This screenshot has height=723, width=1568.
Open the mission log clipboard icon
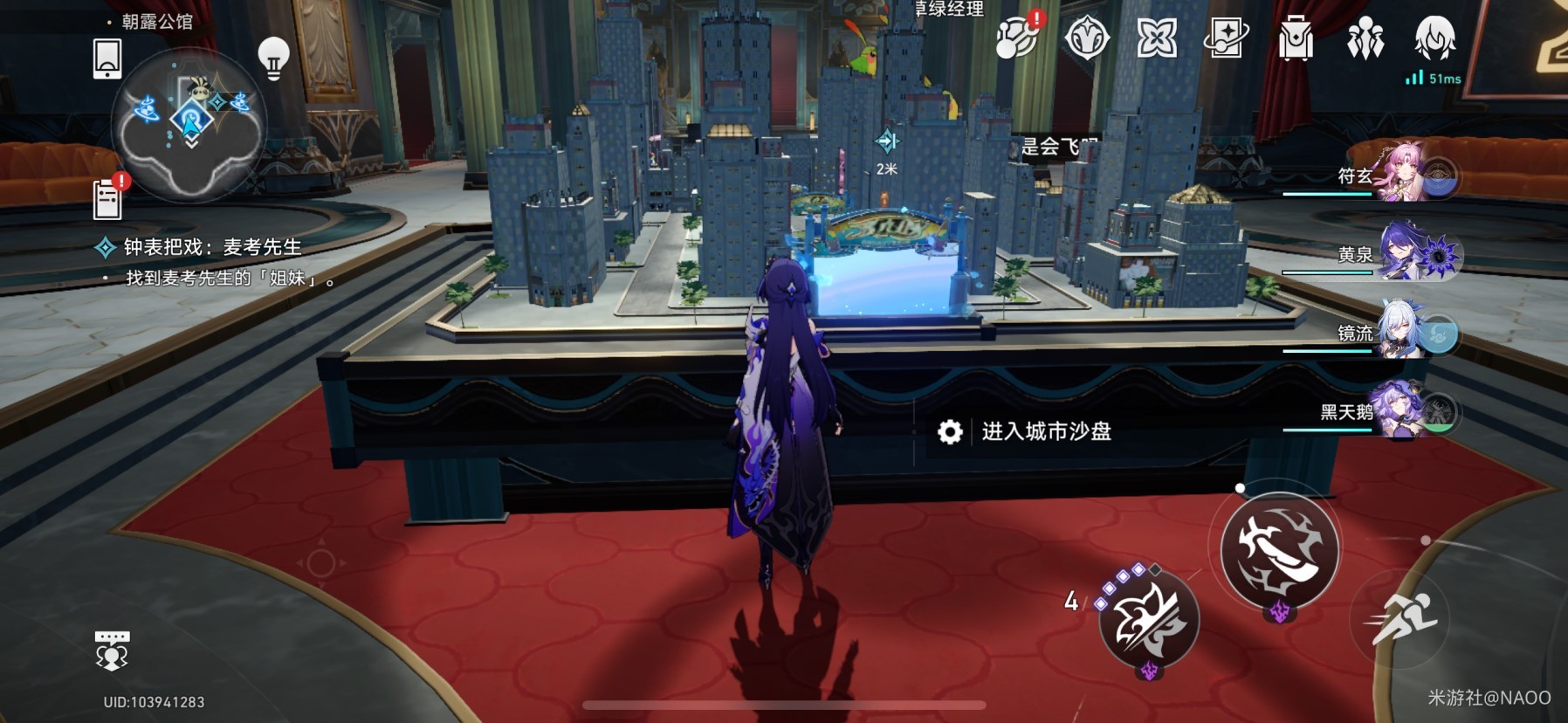pyautogui.click(x=107, y=199)
